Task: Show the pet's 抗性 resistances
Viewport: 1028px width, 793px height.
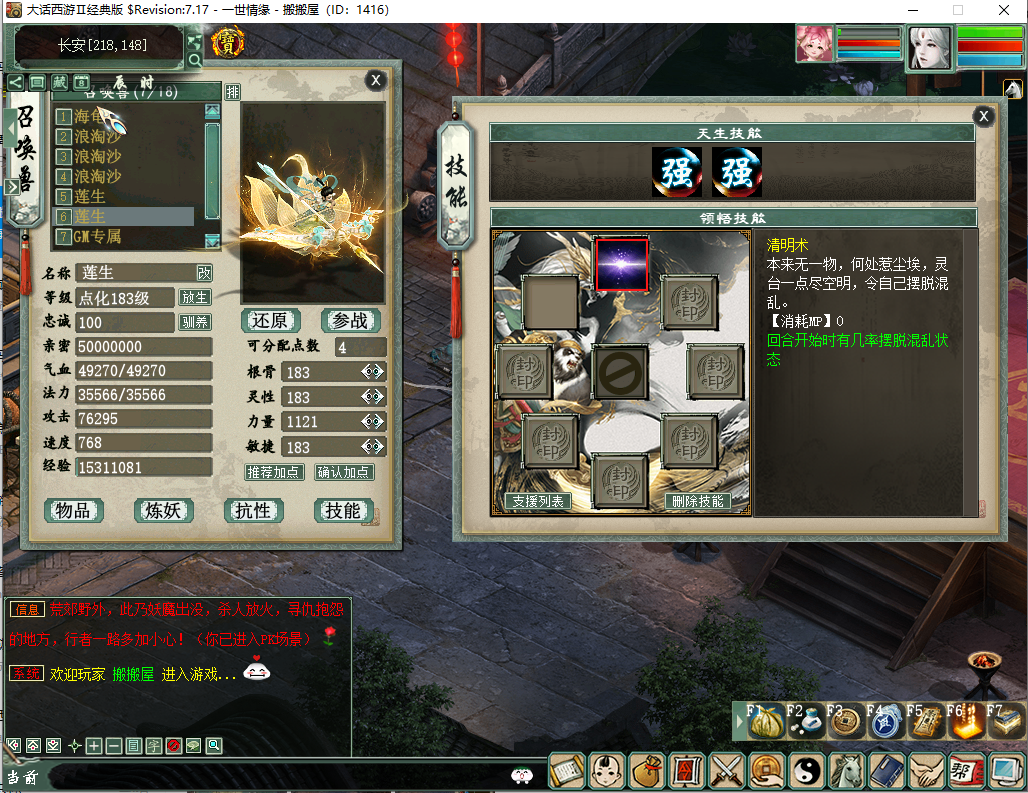Action: (253, 511)
